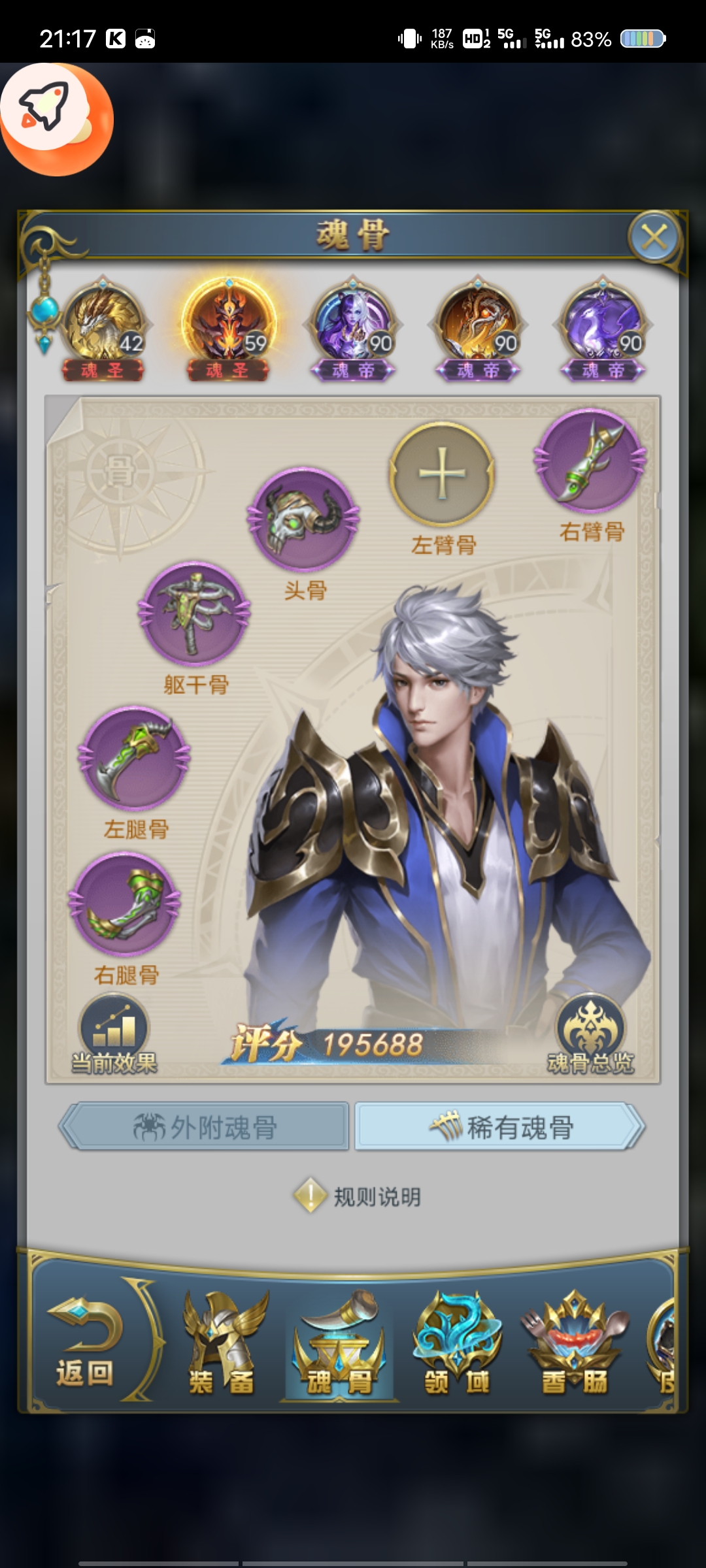Add a soul bone to 左臂骨 slot
Image resolution: width=706 pixels, height=1568 pixels.
[x=442, y=473]
